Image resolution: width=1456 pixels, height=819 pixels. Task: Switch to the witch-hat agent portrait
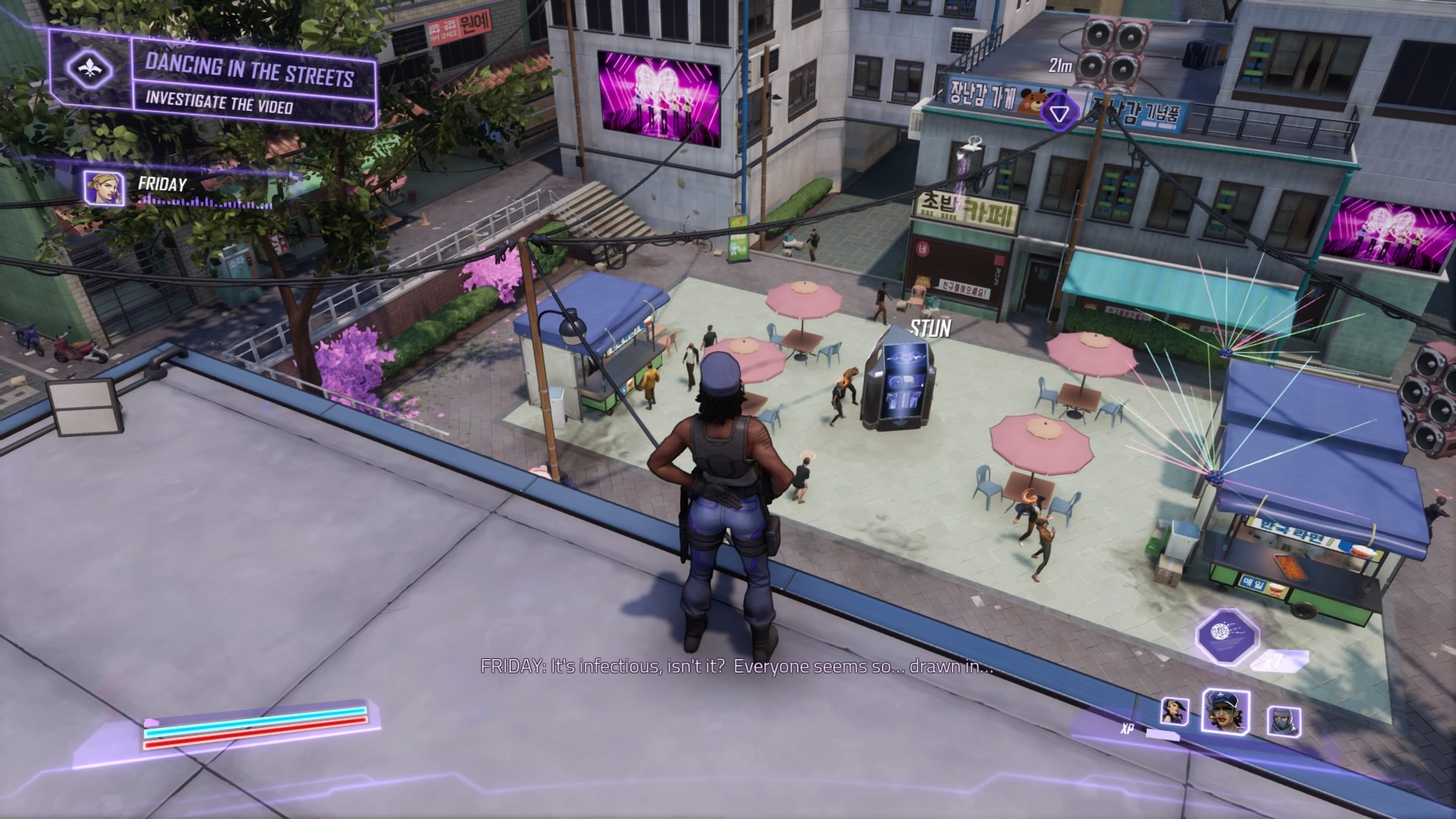(1175, 712)
